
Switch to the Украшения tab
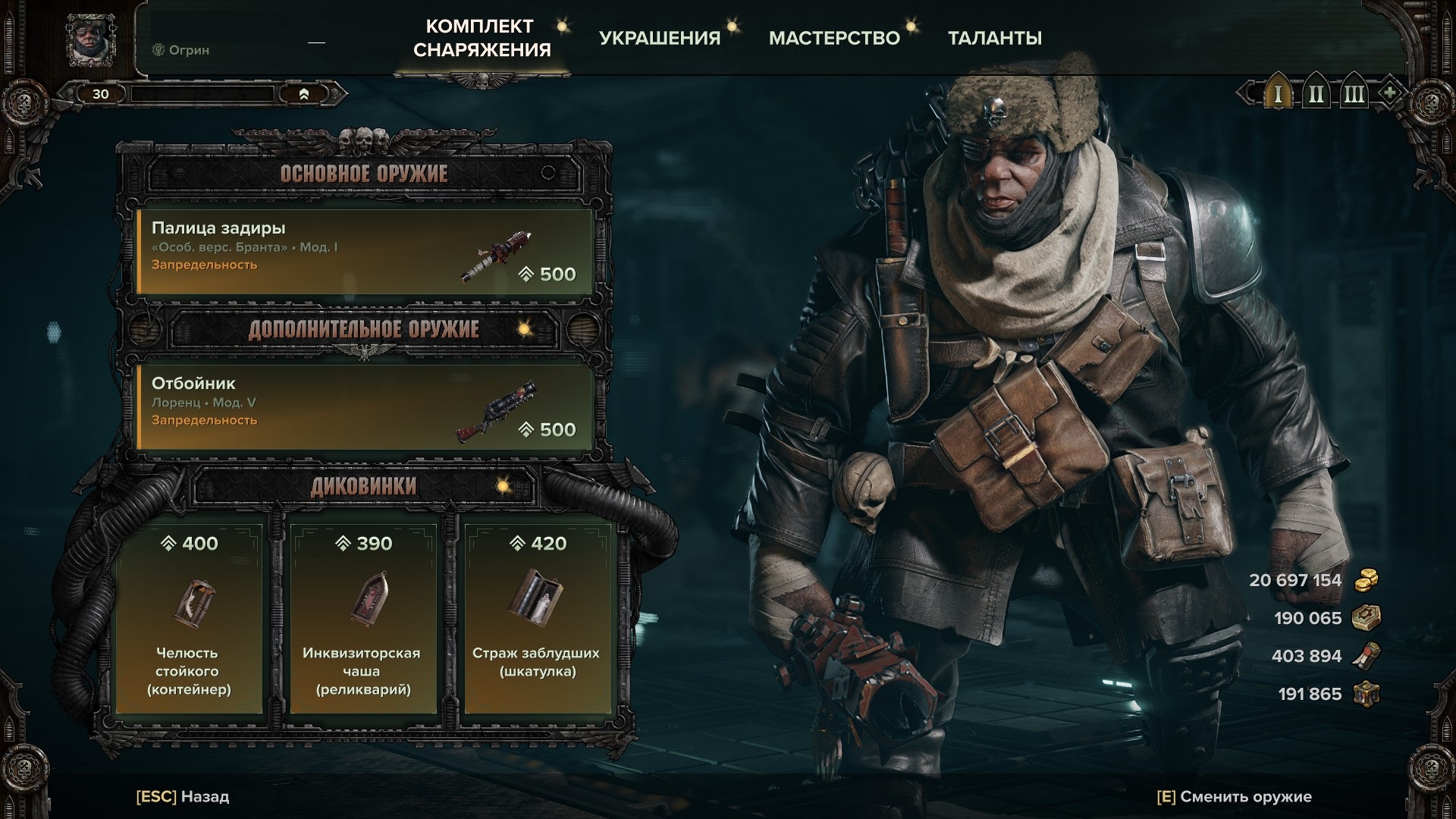(x=660, y=38)
